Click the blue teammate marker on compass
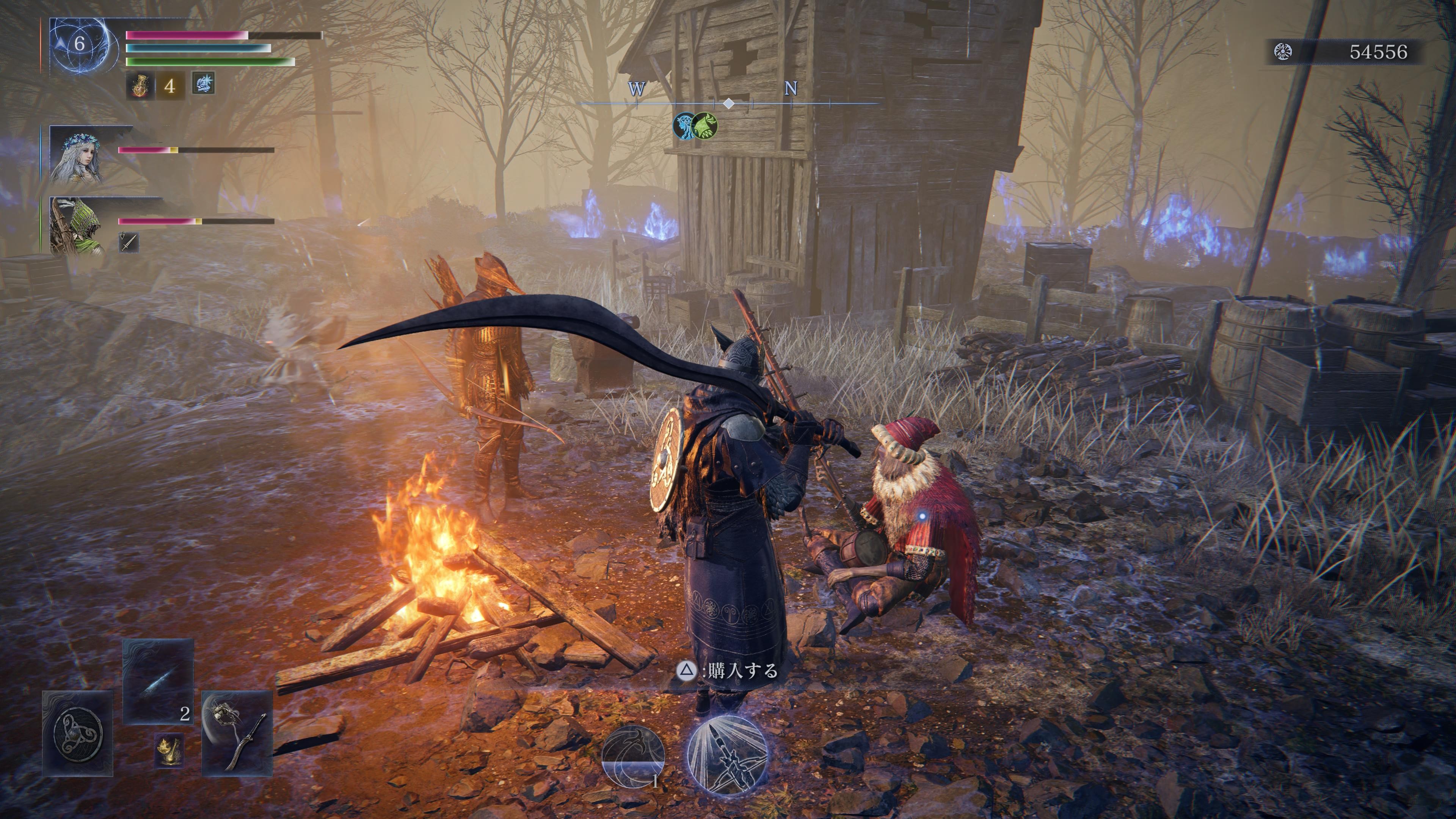 684,126
